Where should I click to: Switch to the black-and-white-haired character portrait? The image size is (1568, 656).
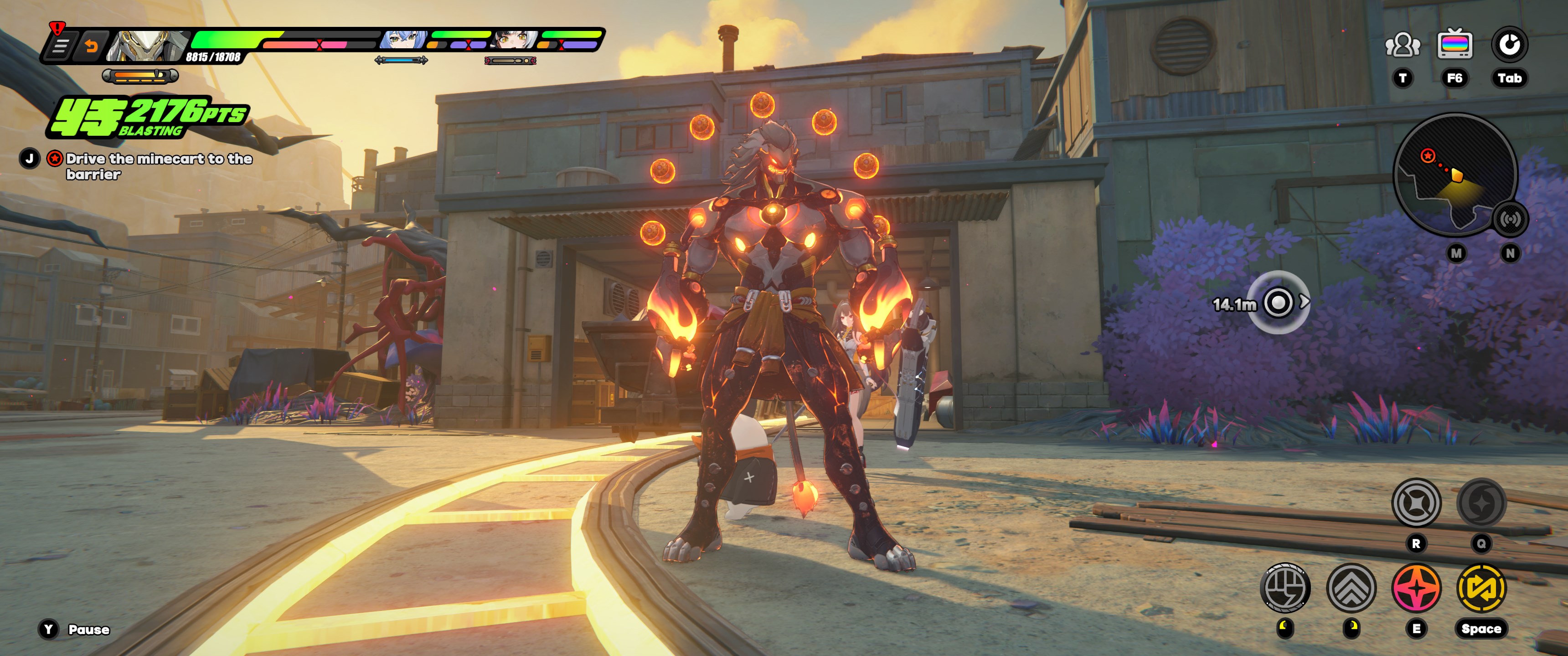click(x=515, y=40)
